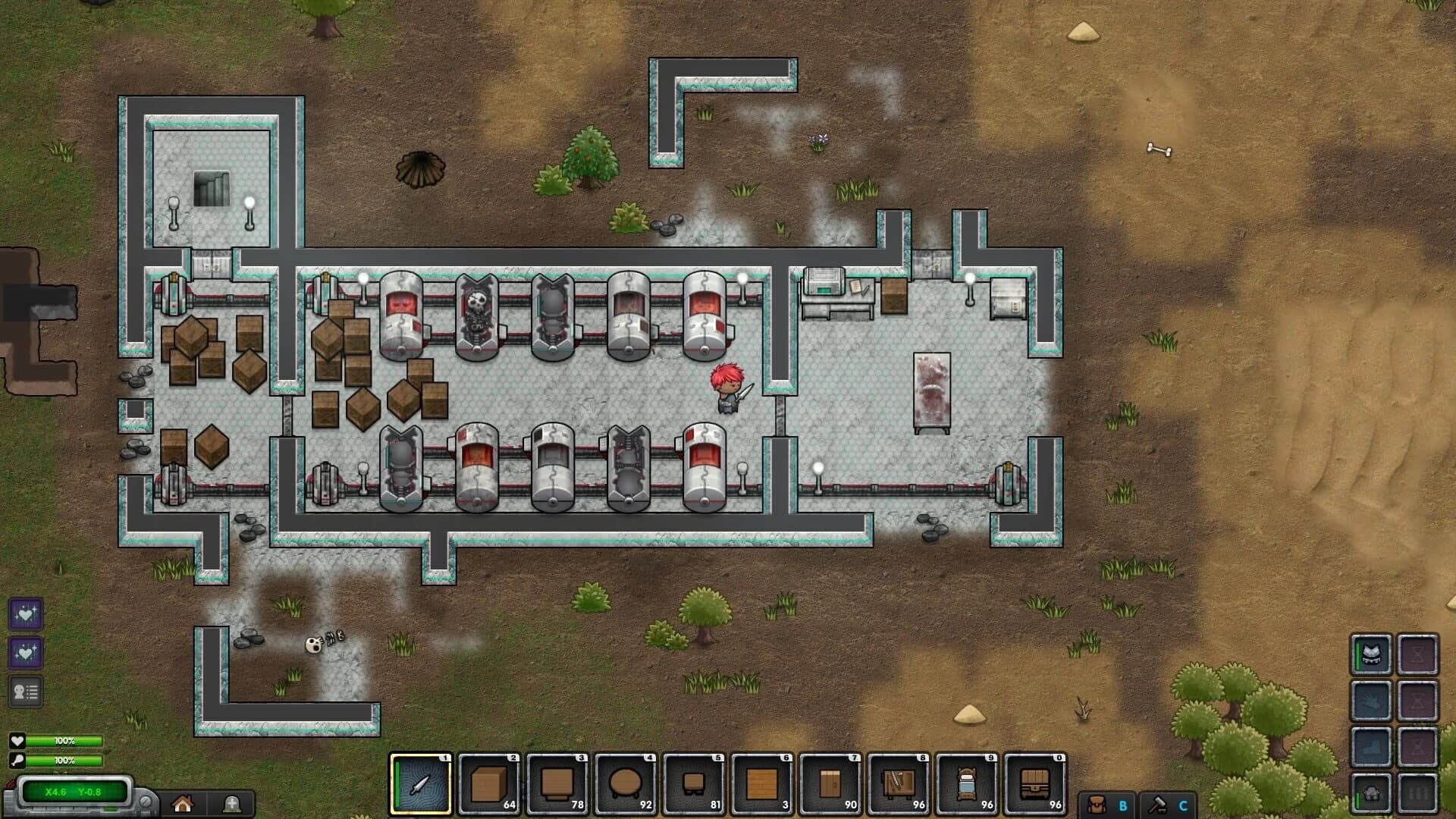Select the wooden crate in hotbar slot 2

tap(490, 780)
